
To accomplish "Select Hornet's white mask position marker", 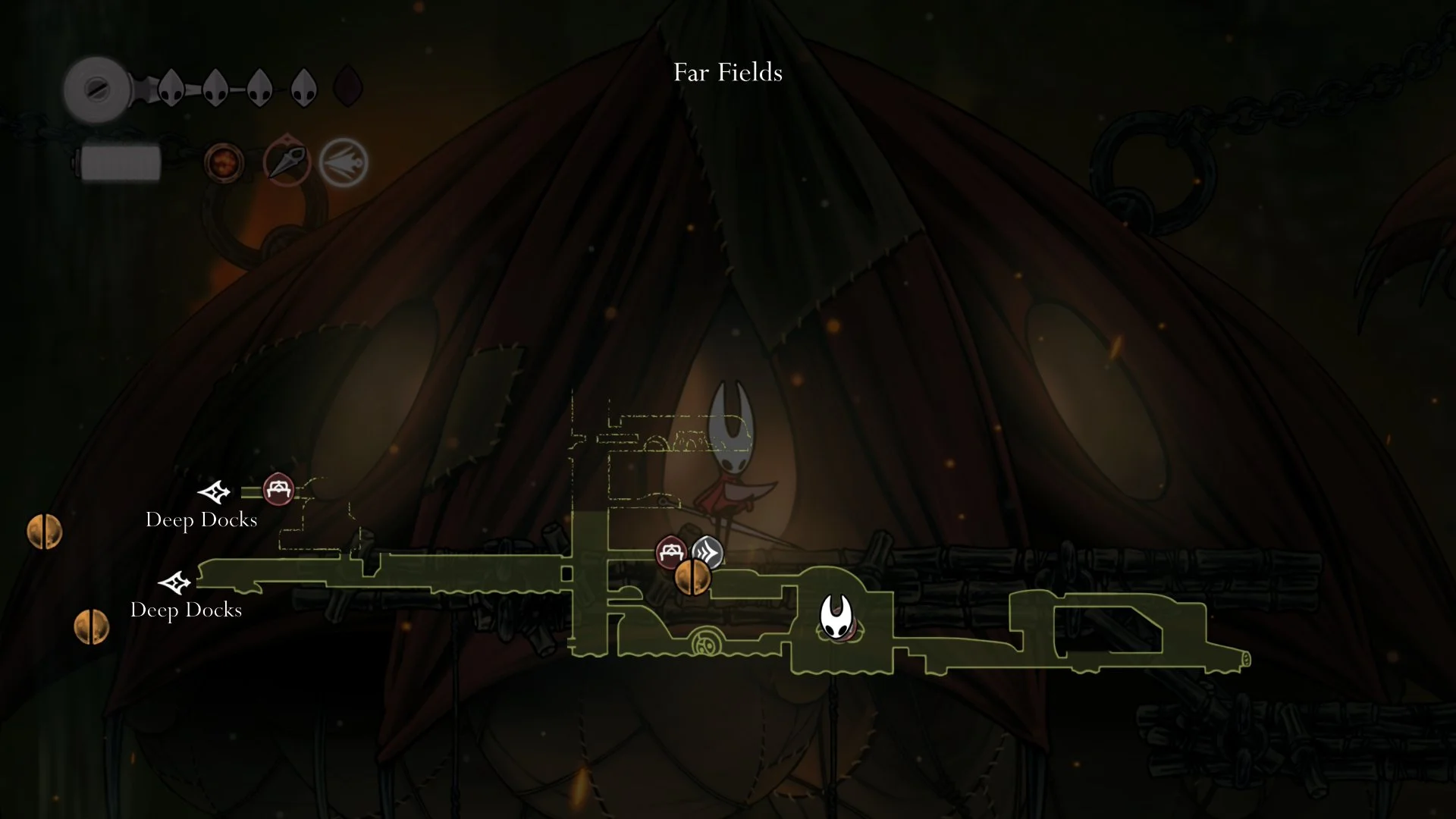I will [x=836, y=617].
